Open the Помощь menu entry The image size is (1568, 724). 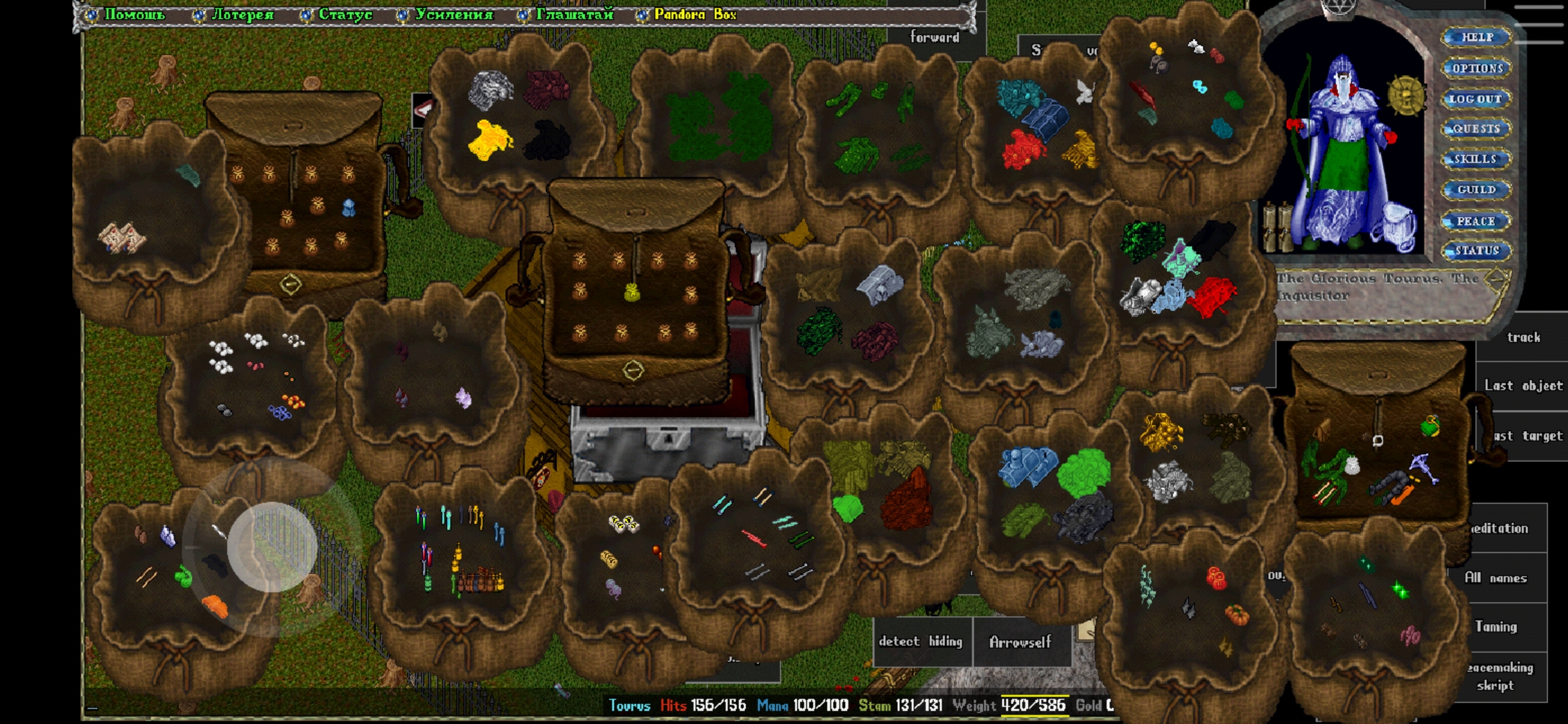coord(133,15)
